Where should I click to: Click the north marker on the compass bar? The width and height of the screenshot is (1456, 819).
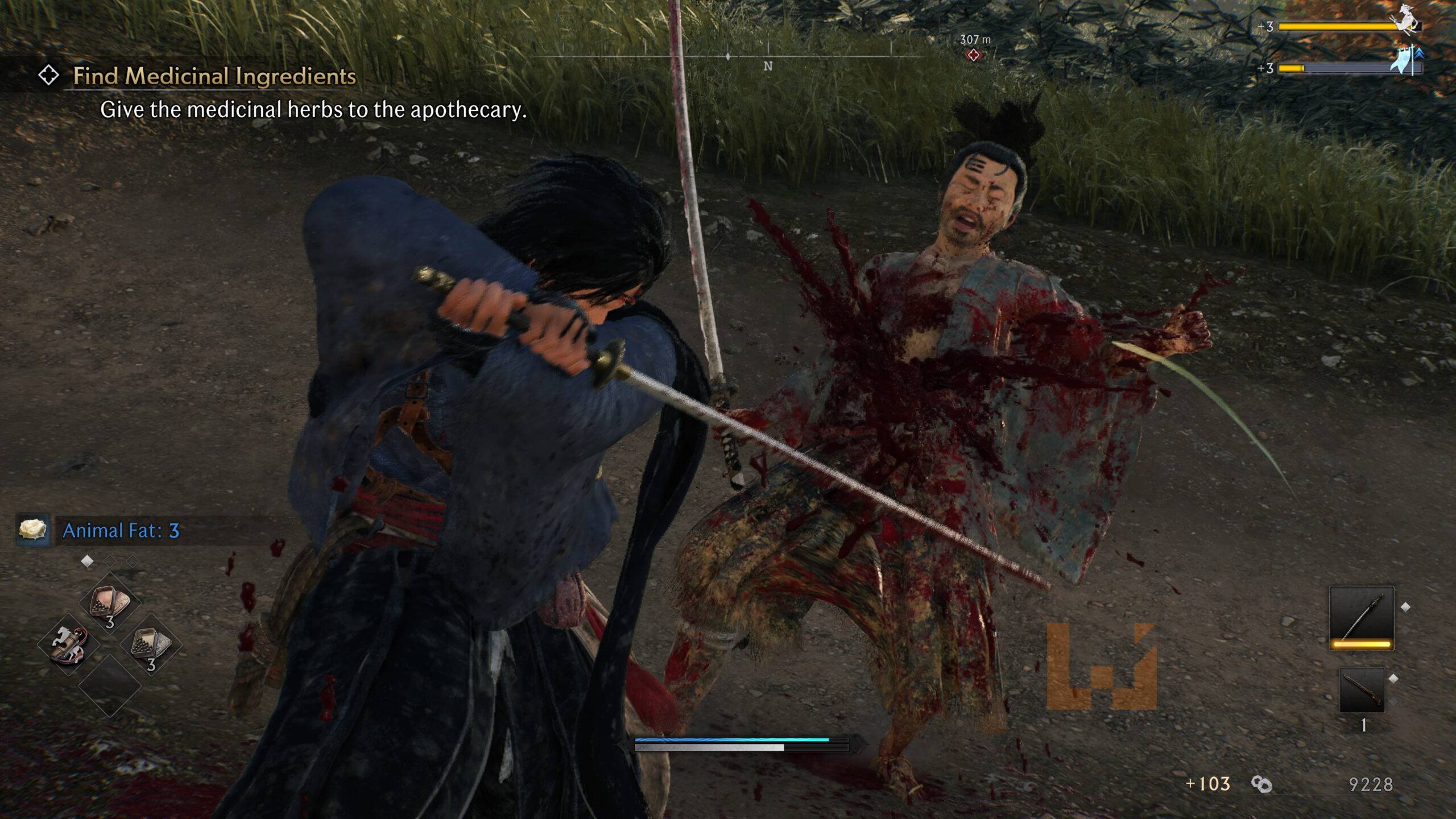click(768, 67)
